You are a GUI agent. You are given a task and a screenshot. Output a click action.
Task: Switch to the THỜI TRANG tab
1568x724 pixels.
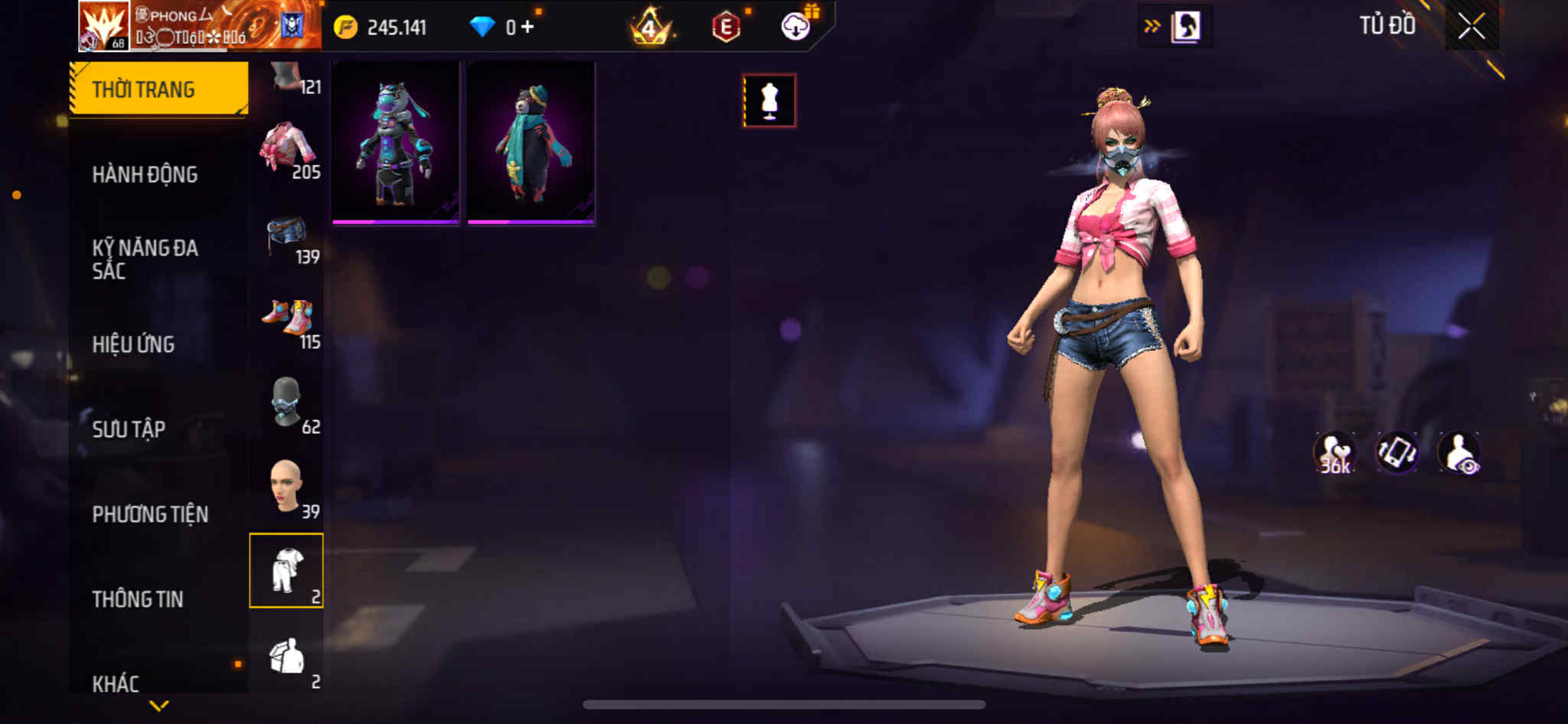click(158, 89)
